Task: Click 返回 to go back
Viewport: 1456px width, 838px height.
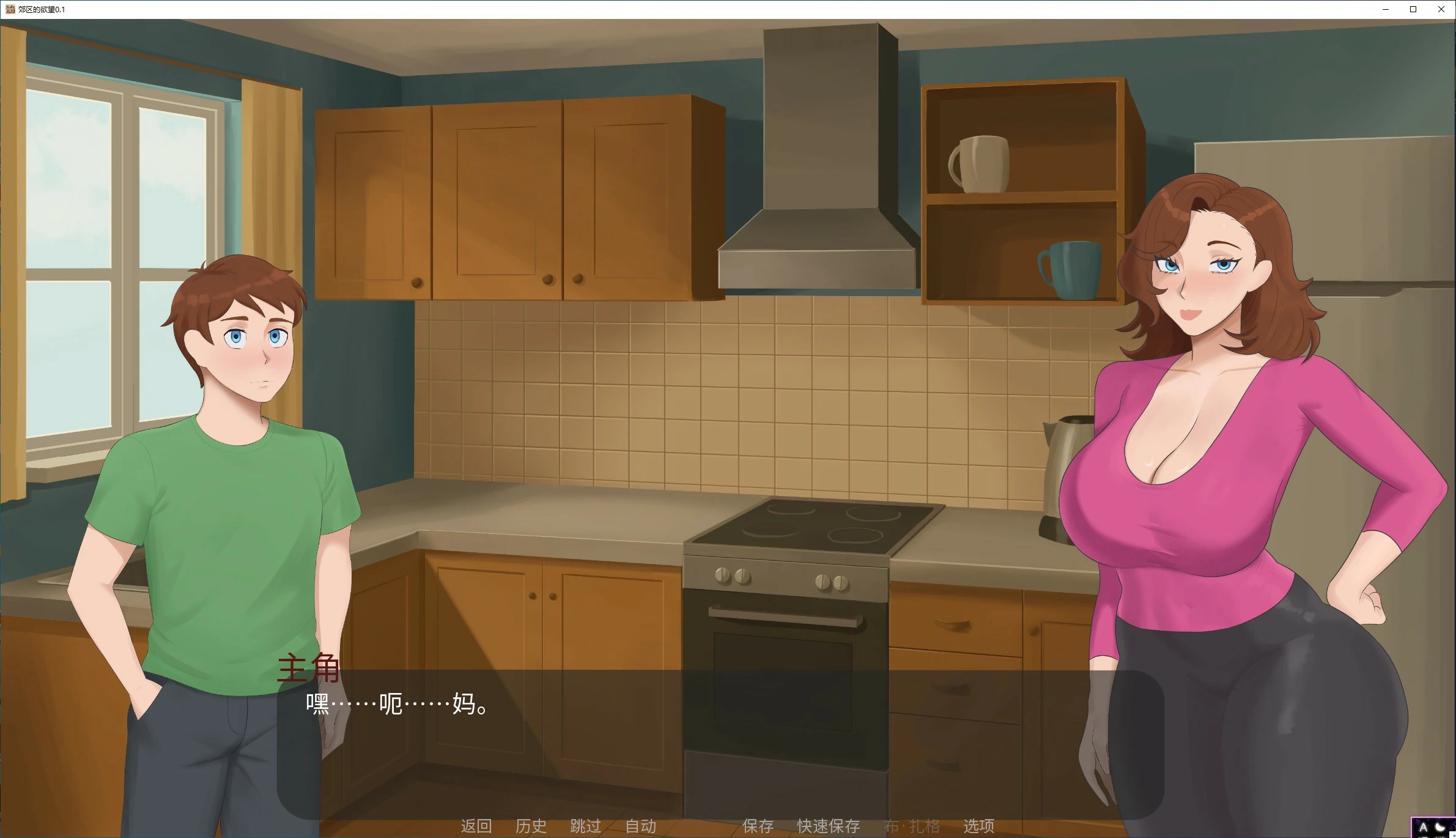Action: (x=477, y=826)
